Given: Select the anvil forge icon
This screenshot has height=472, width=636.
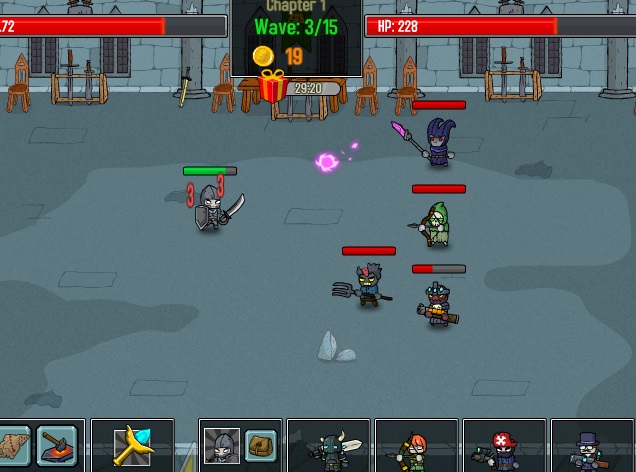Looking at the screenshot, I should [x=56, y=445].
